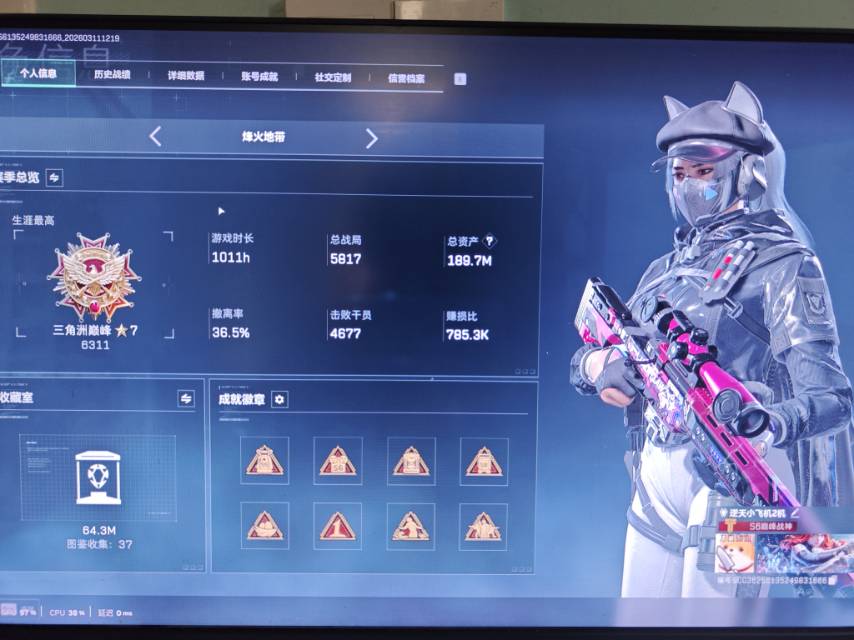Viewport: 854px width, 640px height.
Task: Open the 收藏室 display case
Action: (x=98, y=478)
